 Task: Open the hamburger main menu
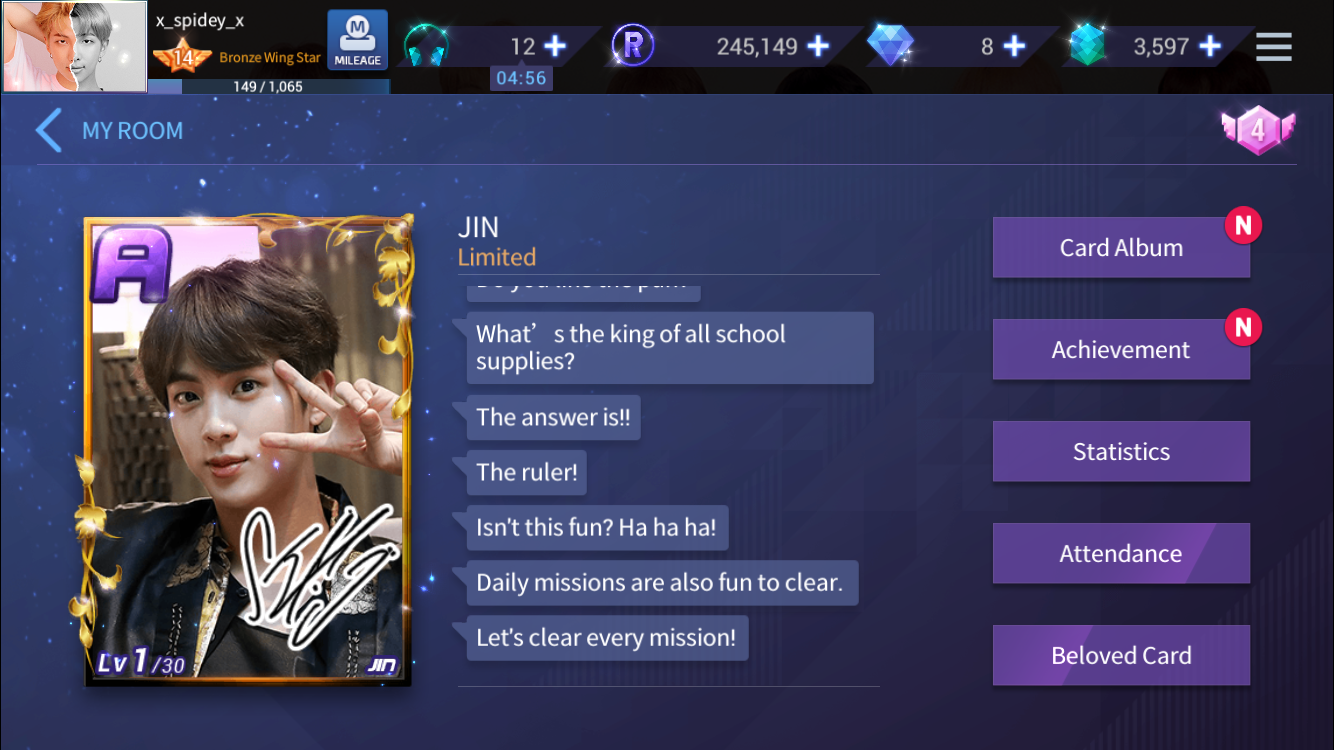[1273, 47]
